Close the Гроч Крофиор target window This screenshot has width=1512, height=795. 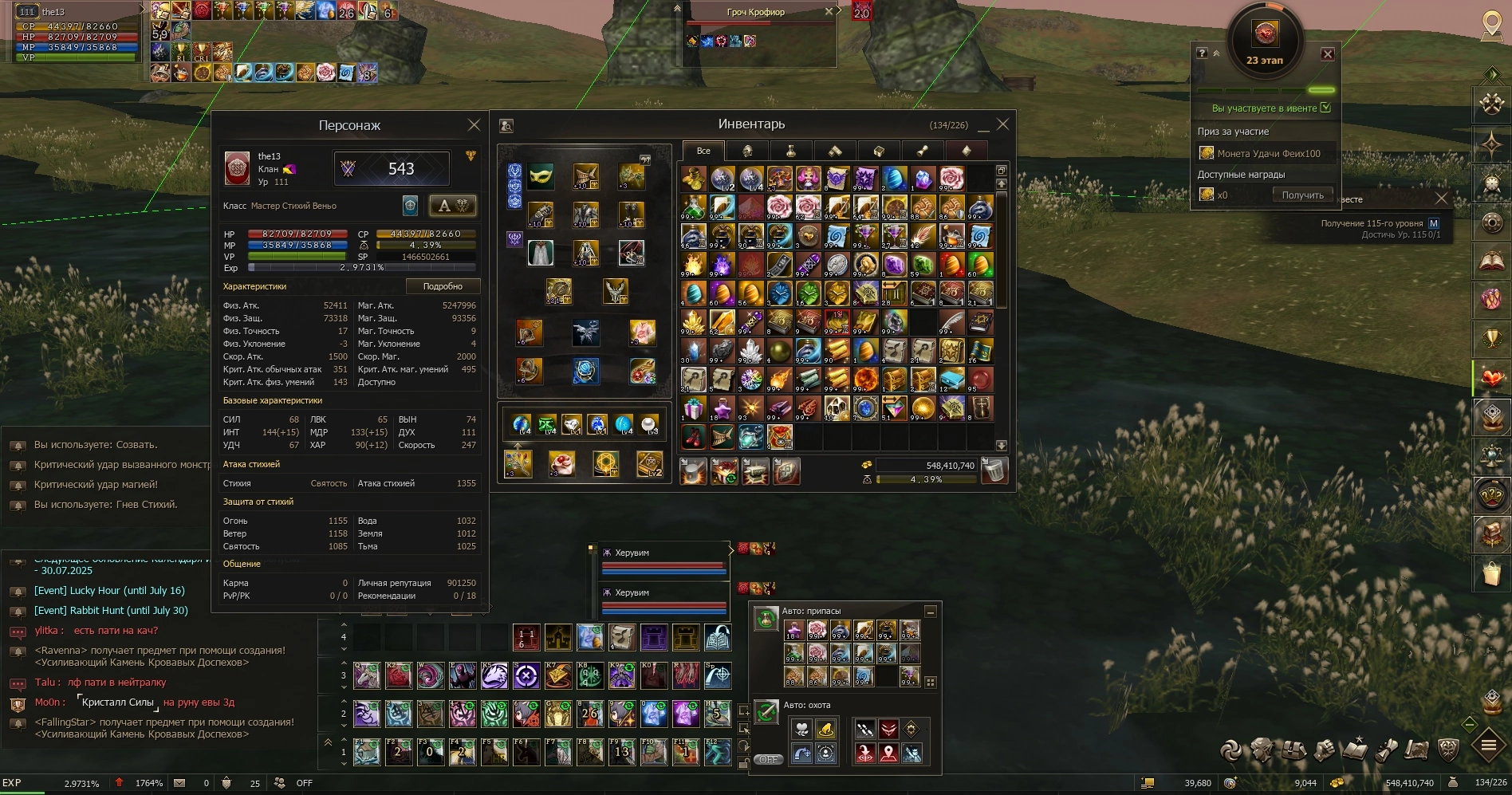point(829,11)
